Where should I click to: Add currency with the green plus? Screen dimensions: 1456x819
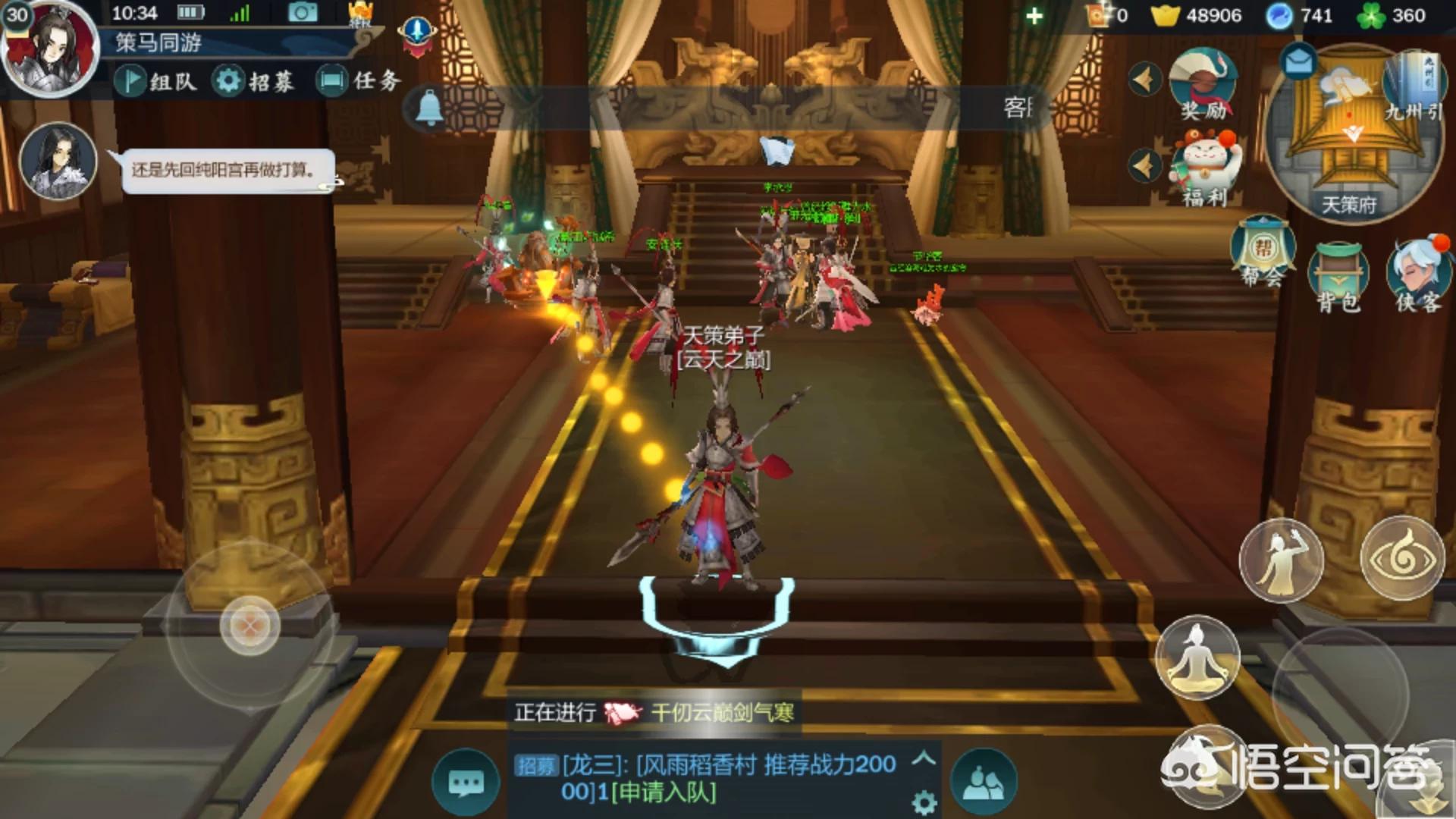tap(1034, 16)
